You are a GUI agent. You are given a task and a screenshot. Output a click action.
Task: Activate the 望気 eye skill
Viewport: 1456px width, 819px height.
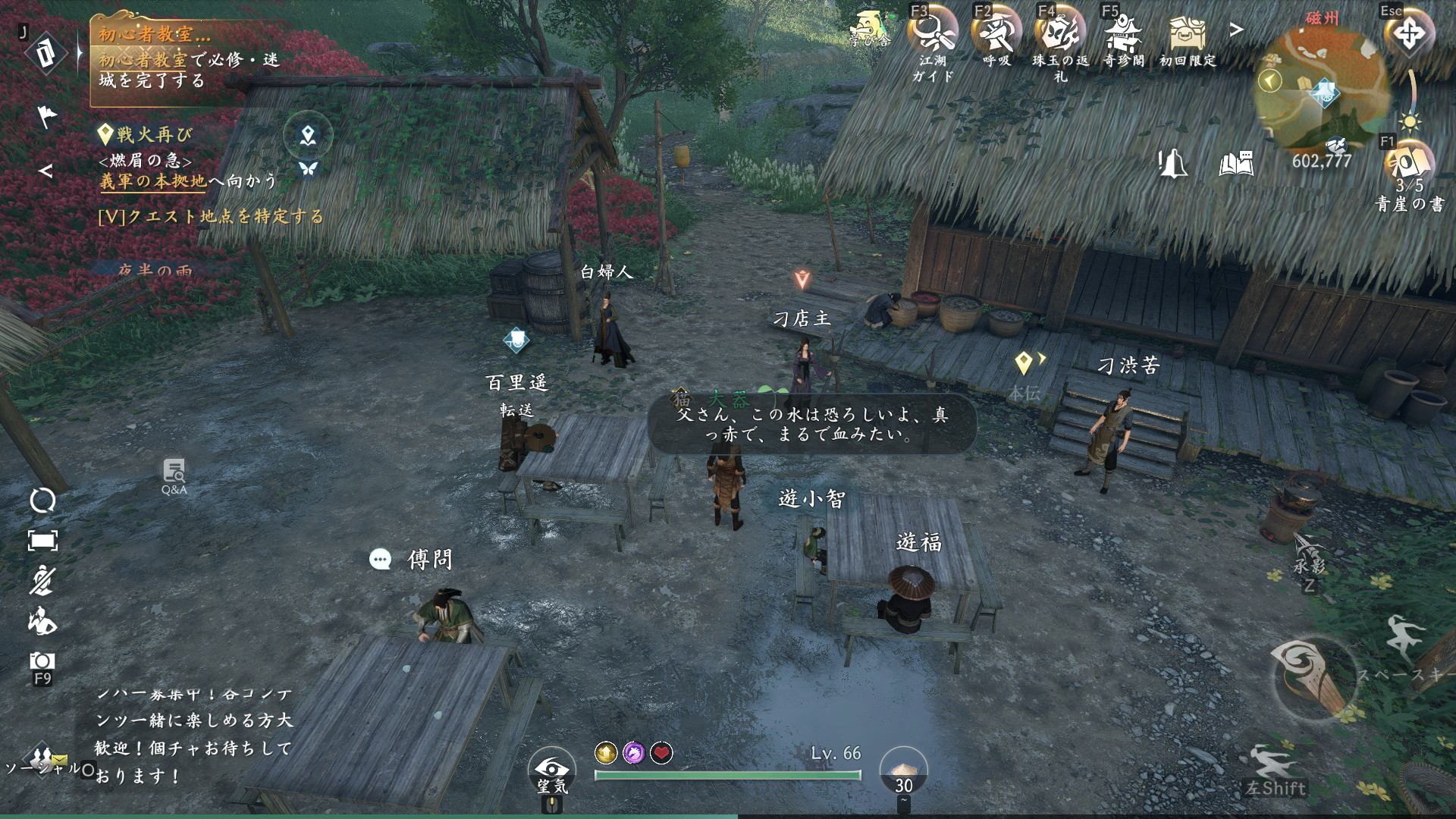click(553, 768)
